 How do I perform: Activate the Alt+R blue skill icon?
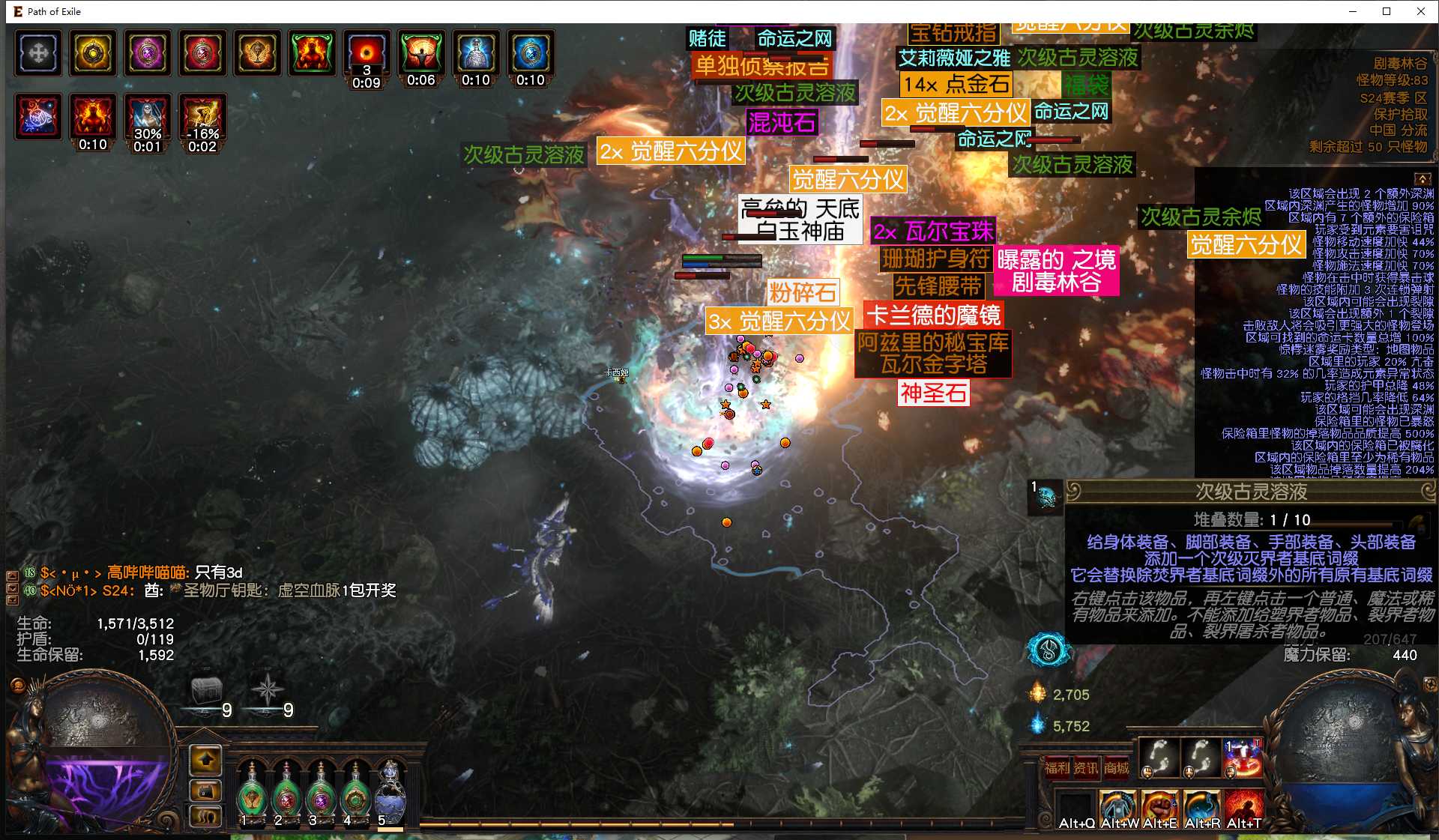[1201, 808]
